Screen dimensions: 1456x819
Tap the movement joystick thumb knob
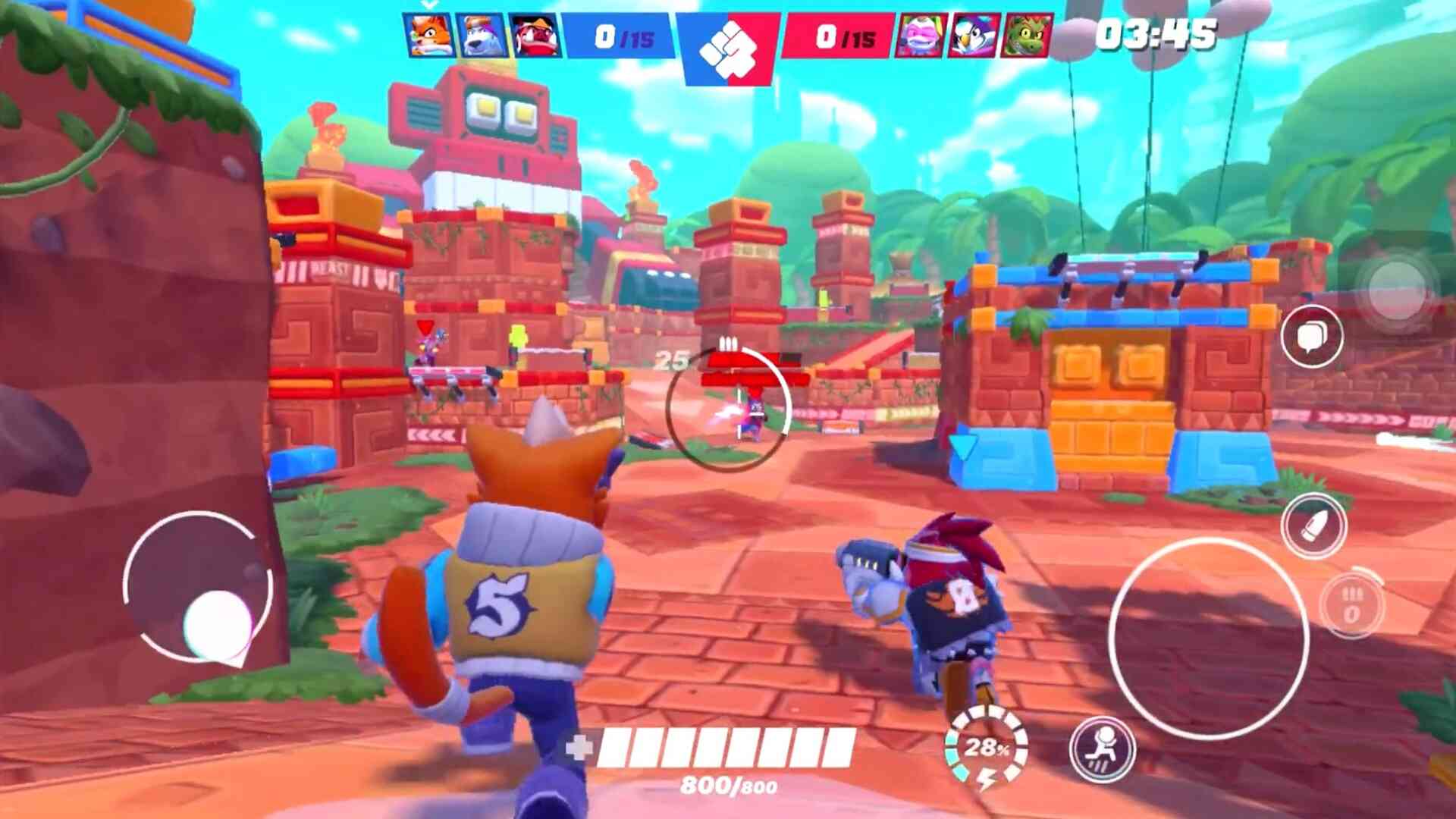[x=218, y=623]
